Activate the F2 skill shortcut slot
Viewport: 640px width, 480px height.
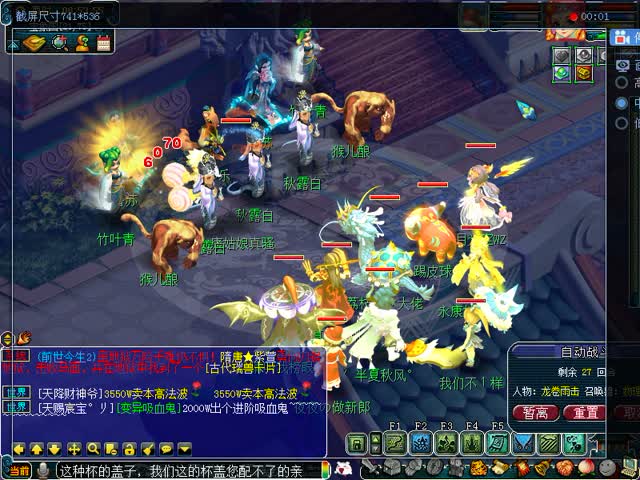tap(420, 443)
